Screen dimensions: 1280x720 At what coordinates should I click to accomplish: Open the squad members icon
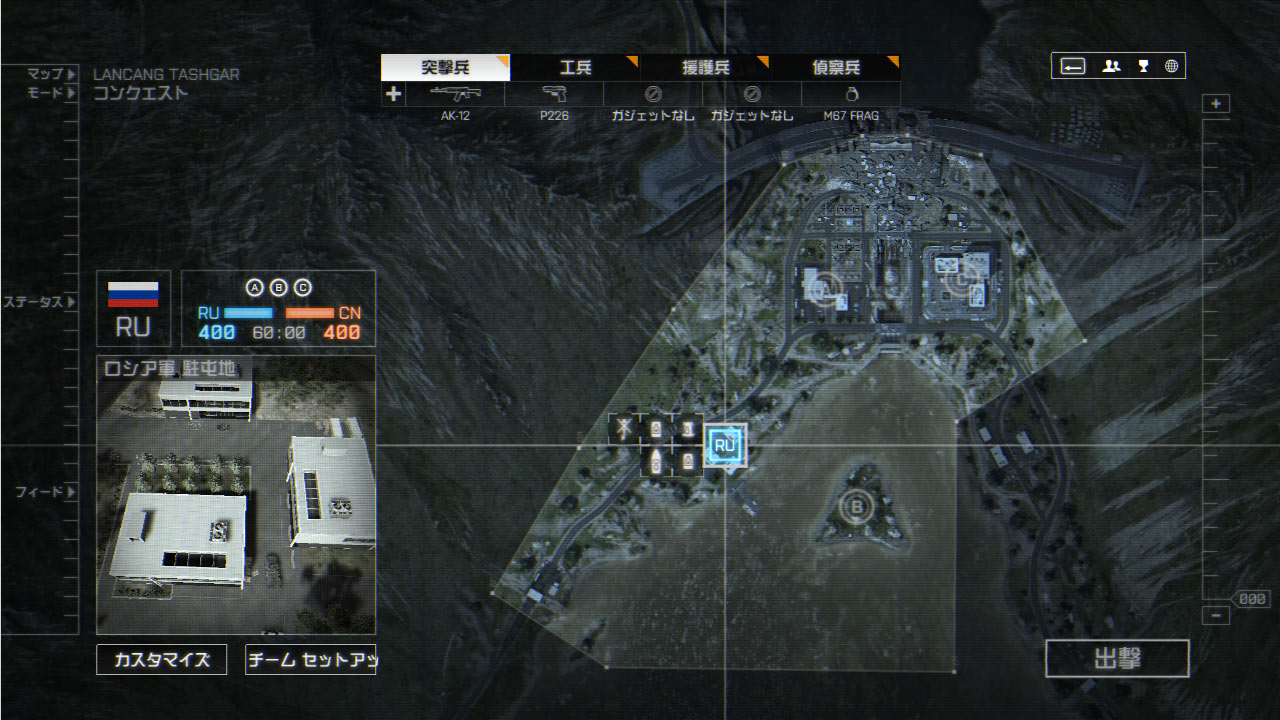1111,66
